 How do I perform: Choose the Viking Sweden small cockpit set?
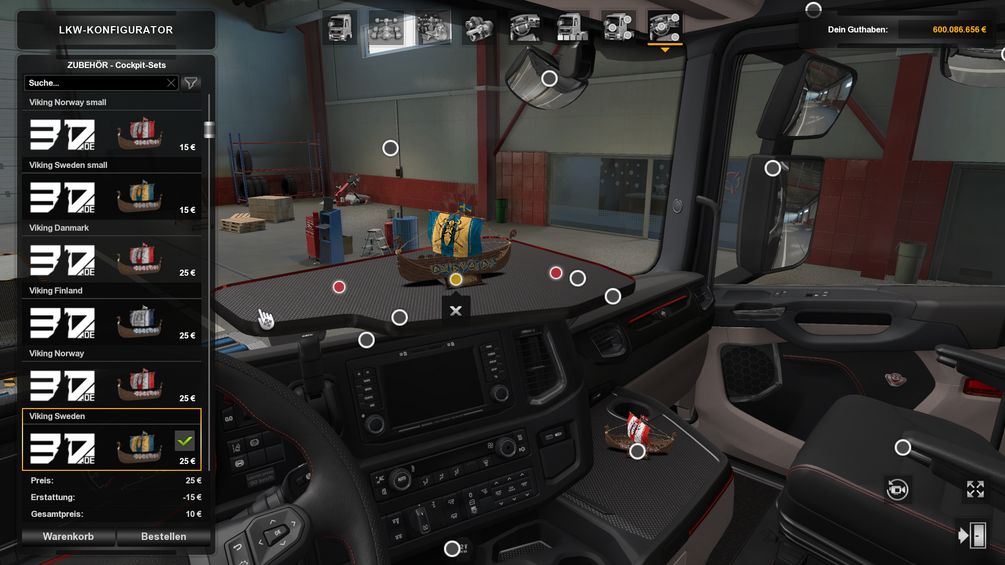pos(111,197)
